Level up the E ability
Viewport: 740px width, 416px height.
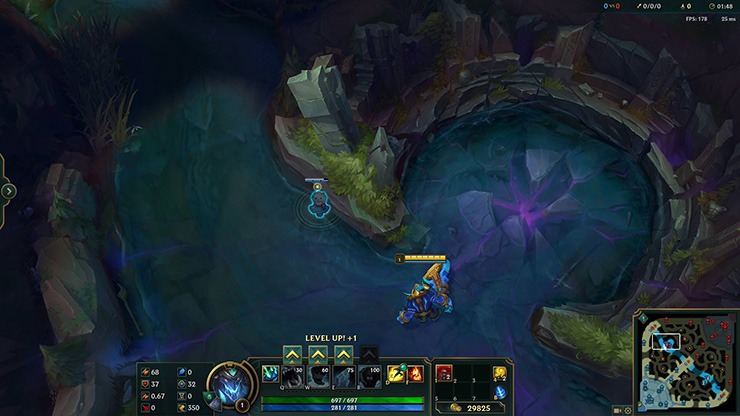pos(343,354)
